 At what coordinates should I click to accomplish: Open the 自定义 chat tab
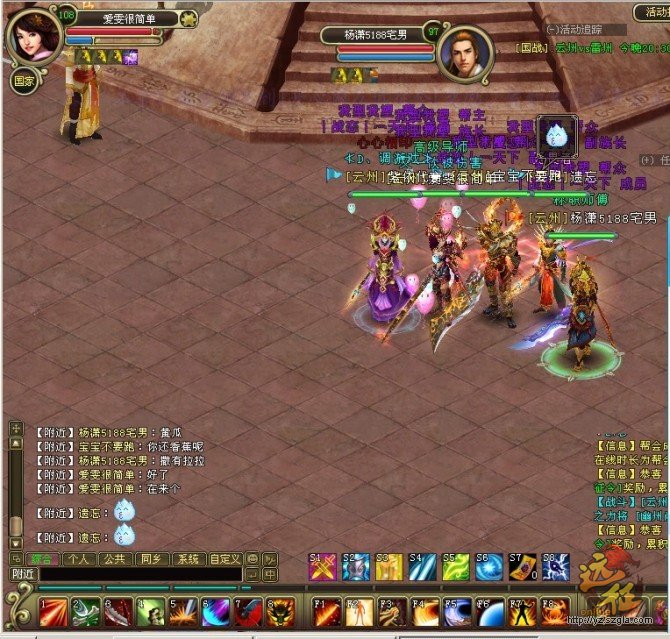(225, 558)
